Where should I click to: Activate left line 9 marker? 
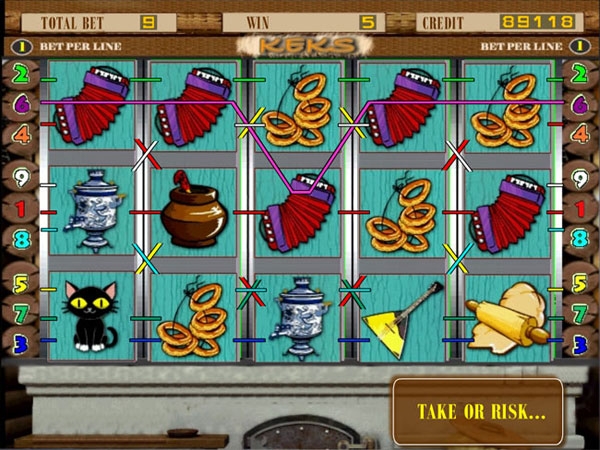point(20,180)
